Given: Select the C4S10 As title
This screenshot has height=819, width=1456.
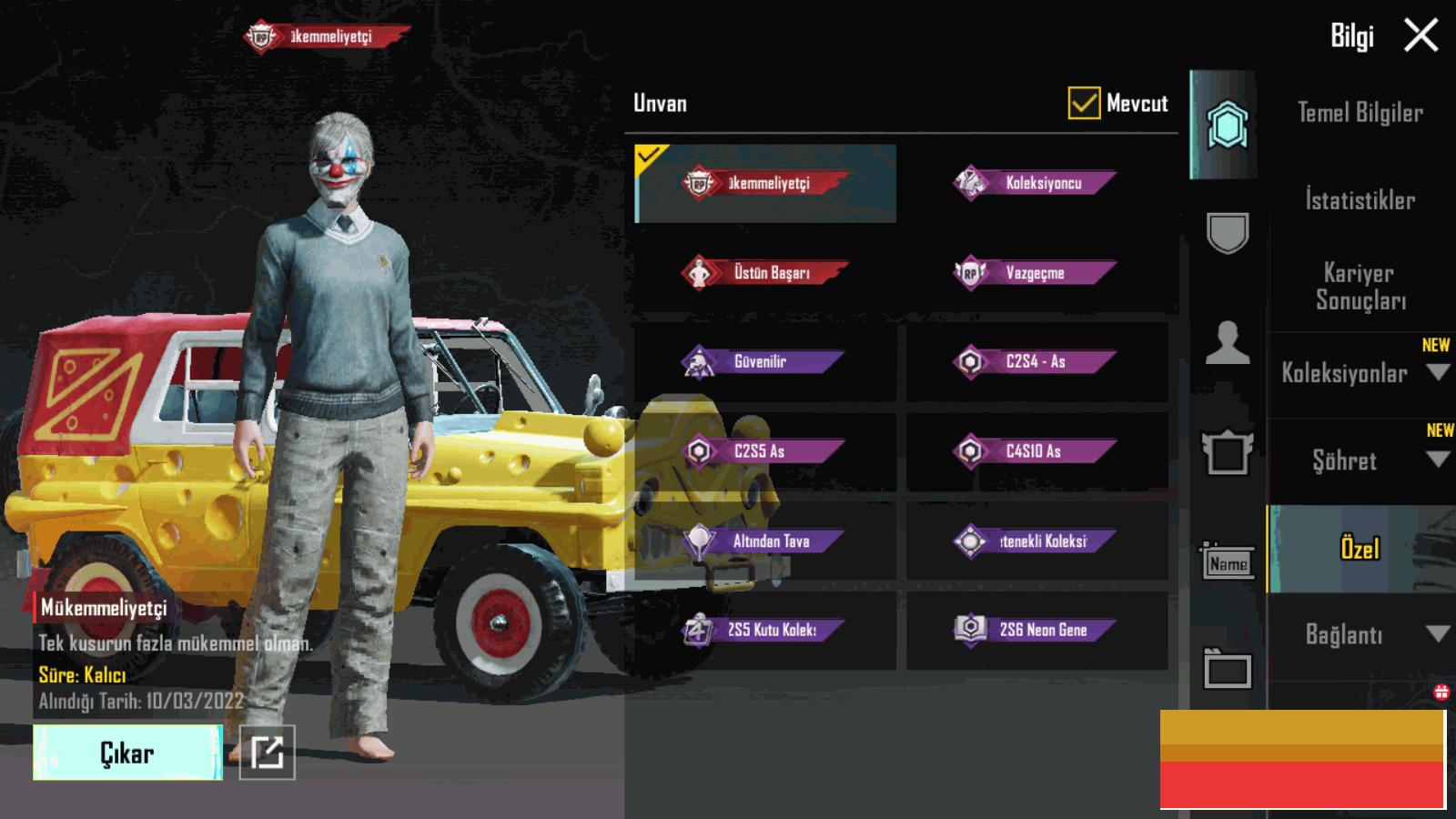Looking at the screenshot, I should coord(1036,450).
